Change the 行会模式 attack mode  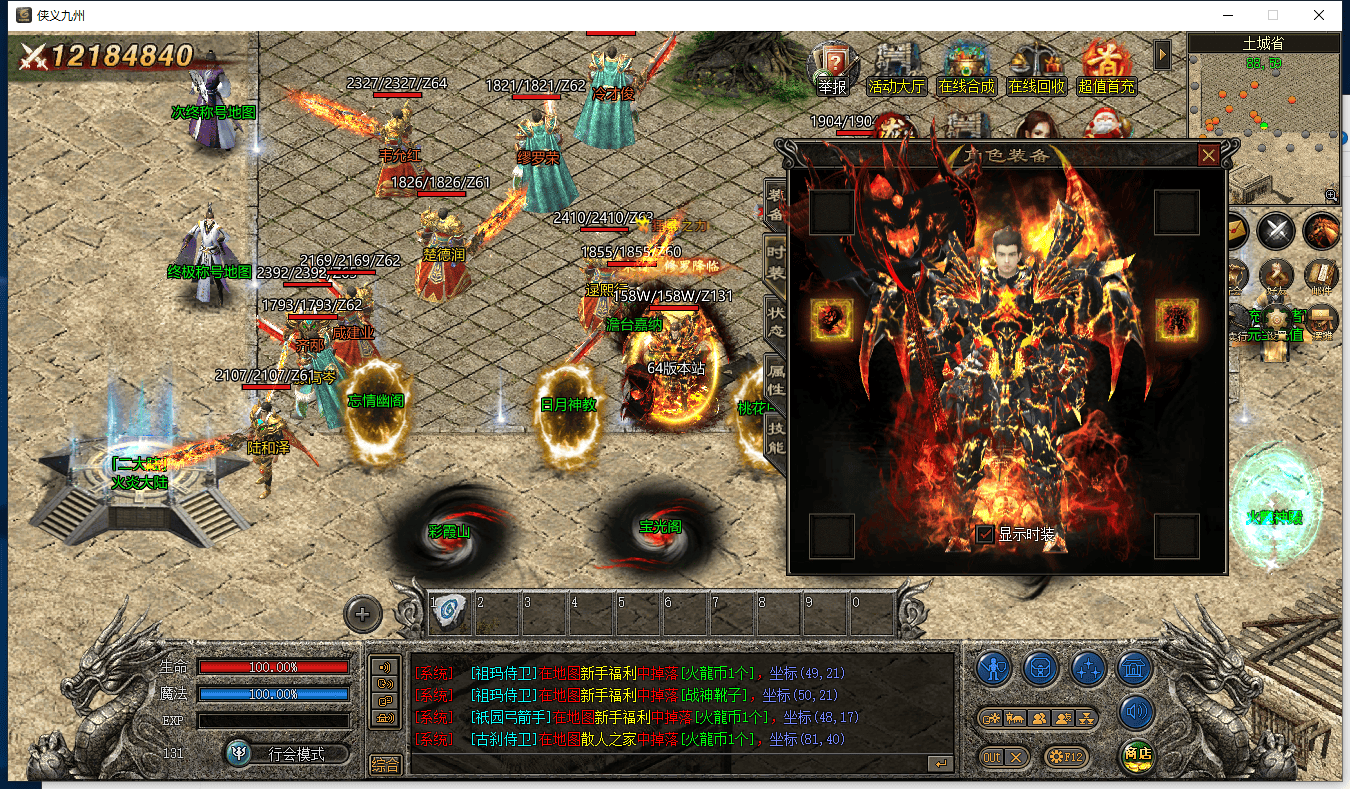pyautogui.click(x=287, y=754)
